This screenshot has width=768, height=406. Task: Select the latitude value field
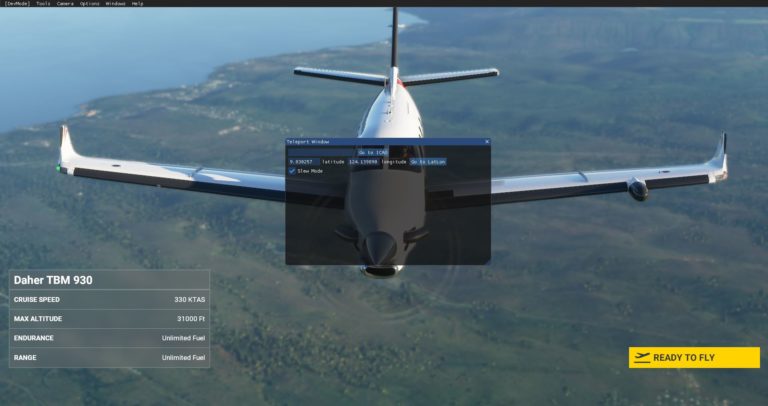(302, 161)
